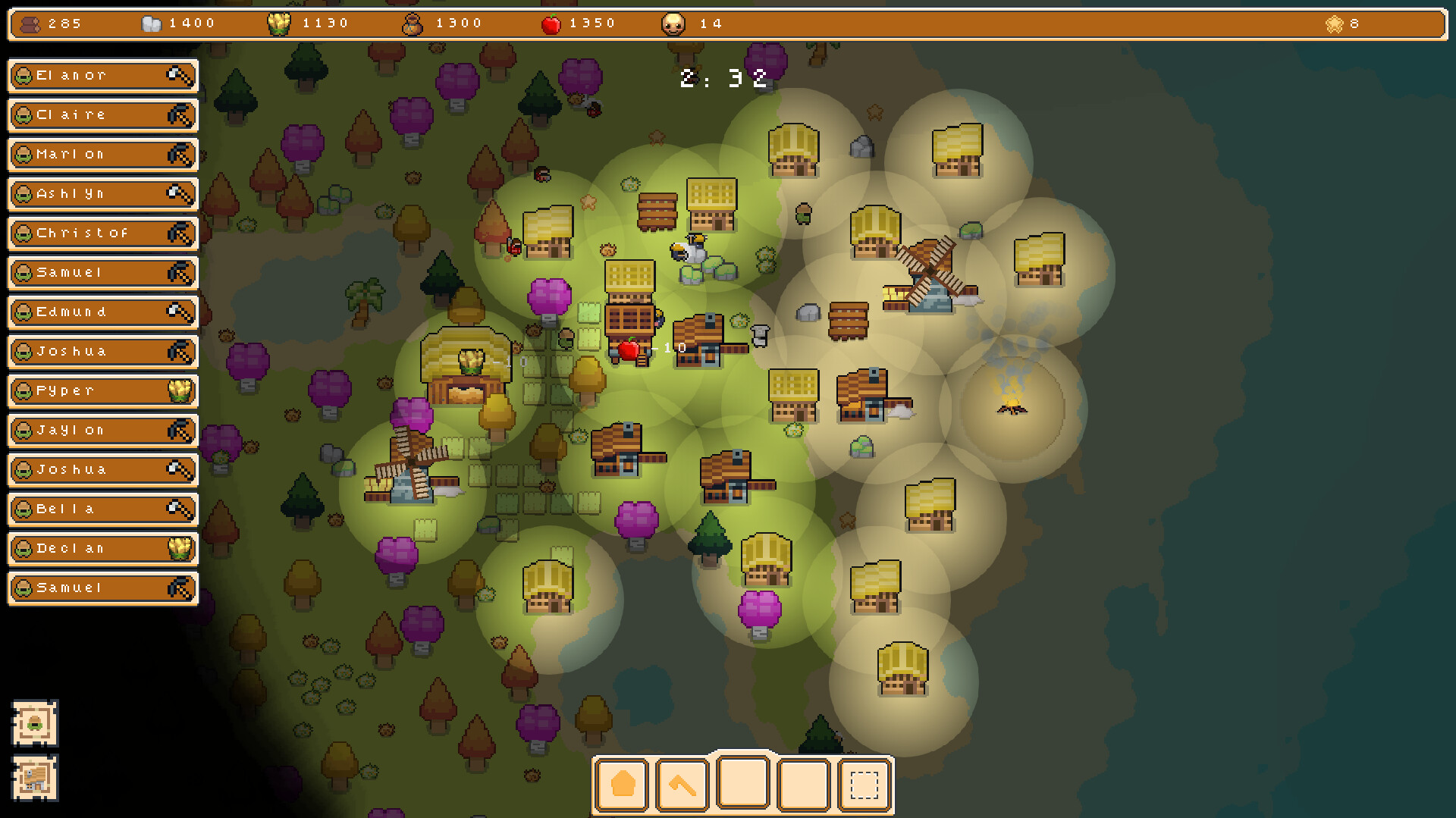
Task: Open the buildings panel above the bottom-left corner
Action: [34, 777]
